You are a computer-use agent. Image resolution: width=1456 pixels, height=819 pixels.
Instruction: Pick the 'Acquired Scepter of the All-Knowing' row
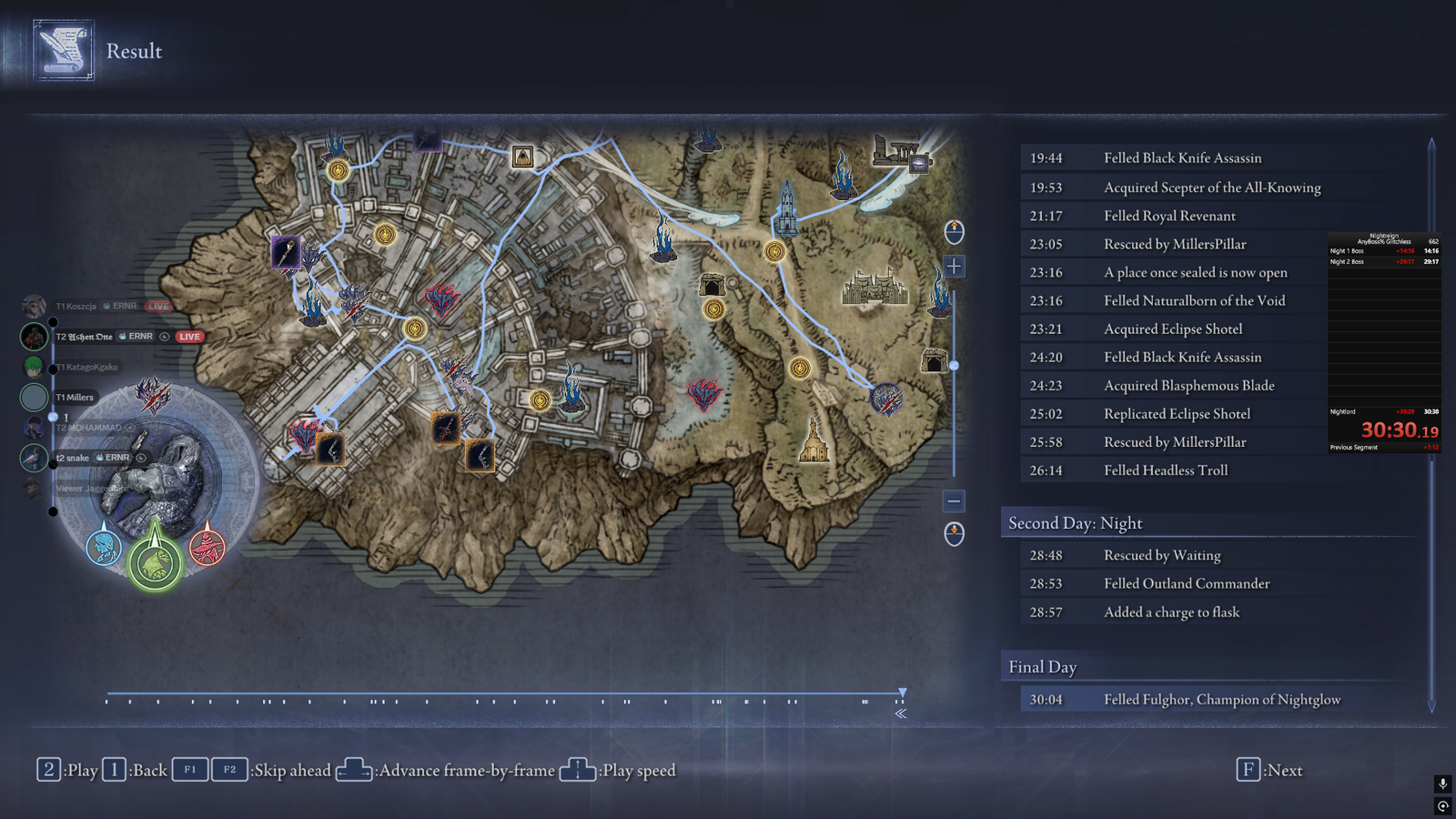tap(1211, 187)
